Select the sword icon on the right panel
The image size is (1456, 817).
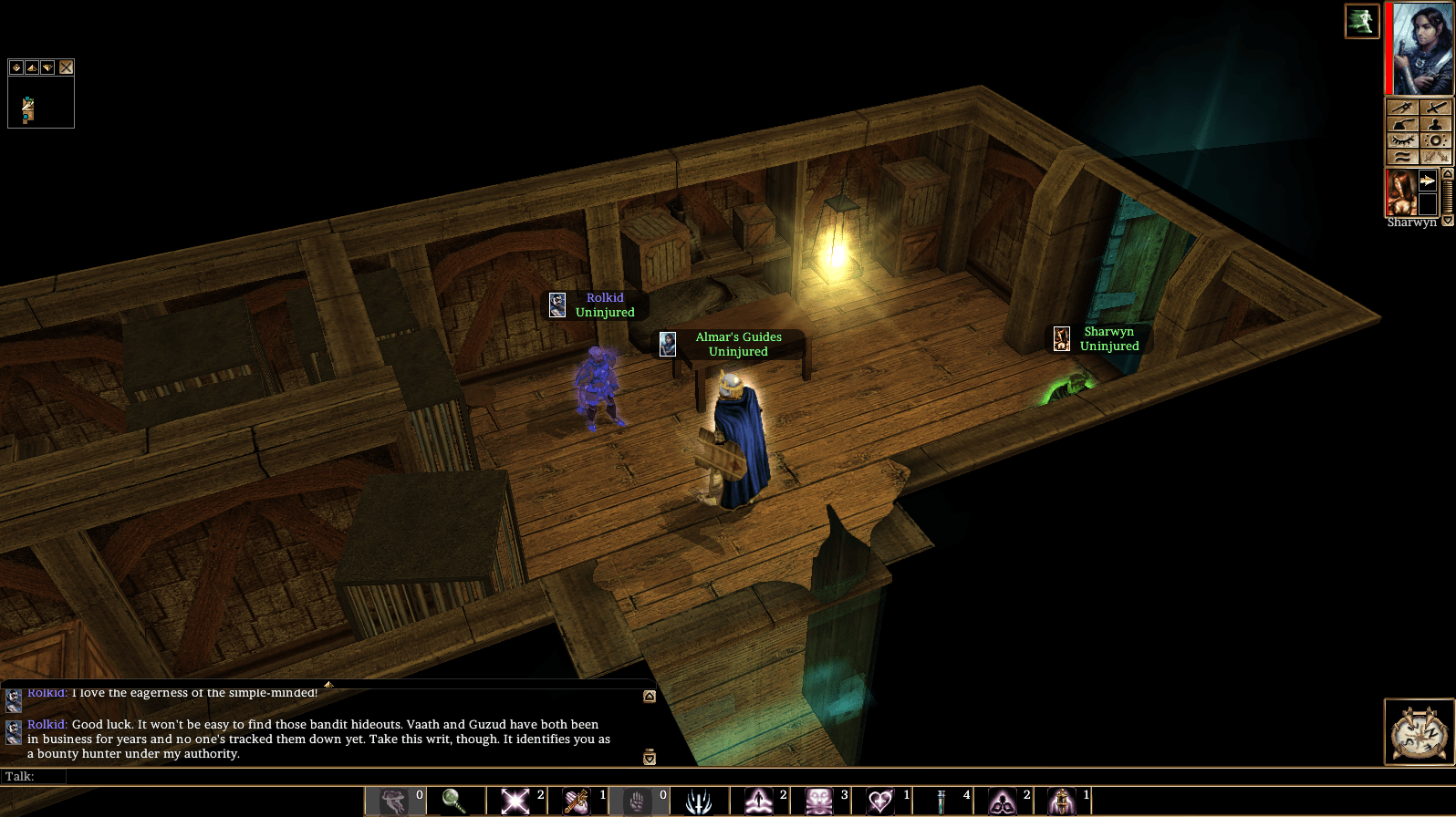tap(1435, 108)
